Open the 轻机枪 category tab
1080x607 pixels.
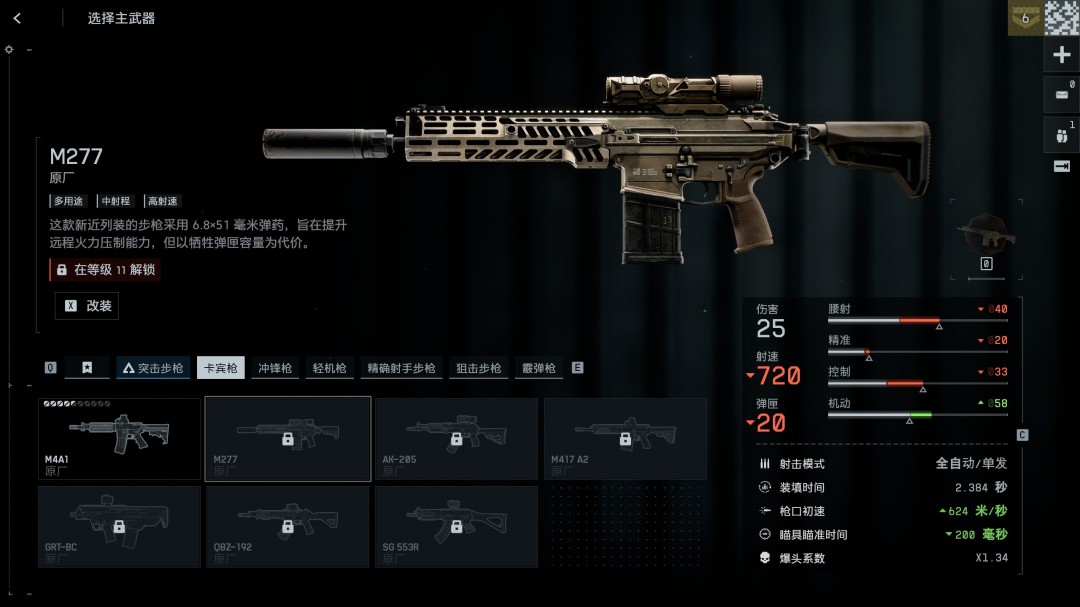(329, 368)
